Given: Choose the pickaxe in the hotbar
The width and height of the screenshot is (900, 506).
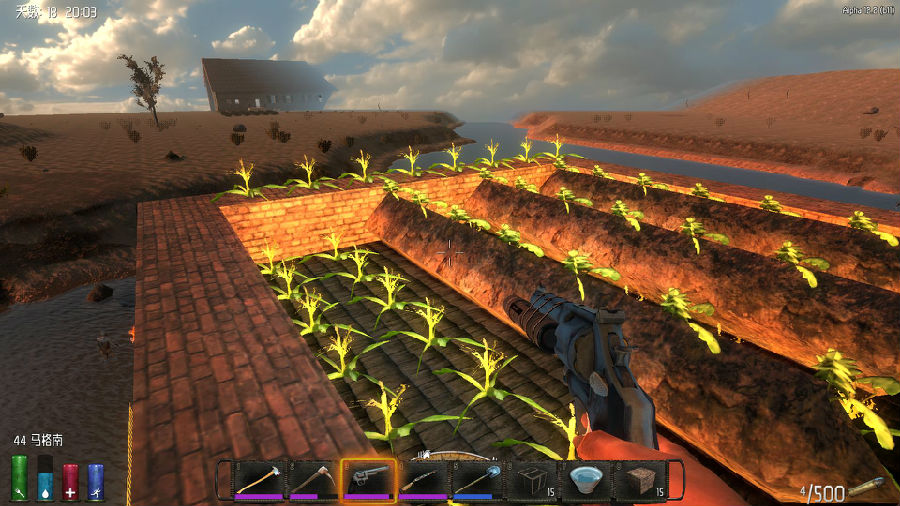Looking at the screenshot, I should [313, 480].
